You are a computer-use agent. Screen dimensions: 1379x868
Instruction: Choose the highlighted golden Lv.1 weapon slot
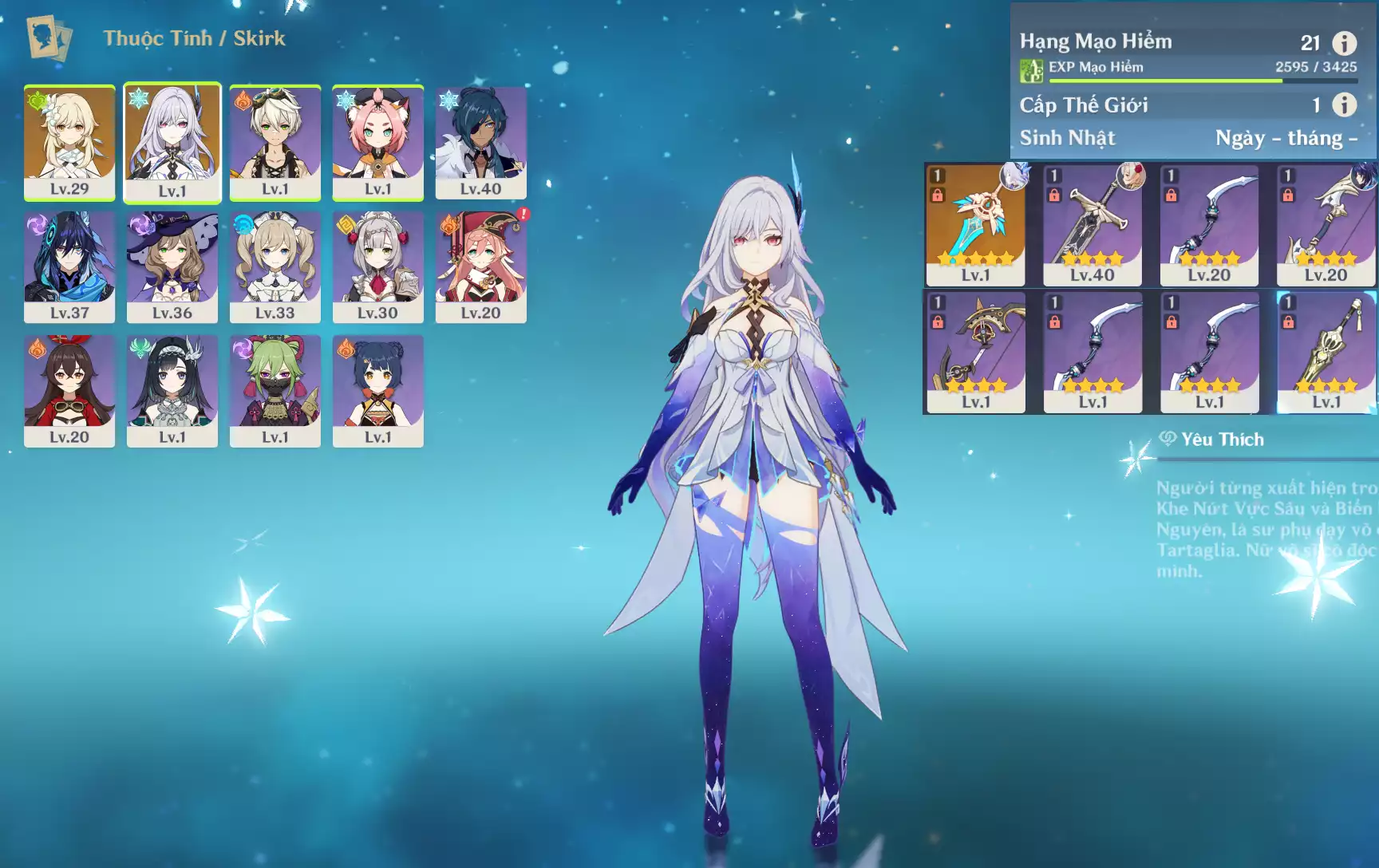pos(1326,352)
